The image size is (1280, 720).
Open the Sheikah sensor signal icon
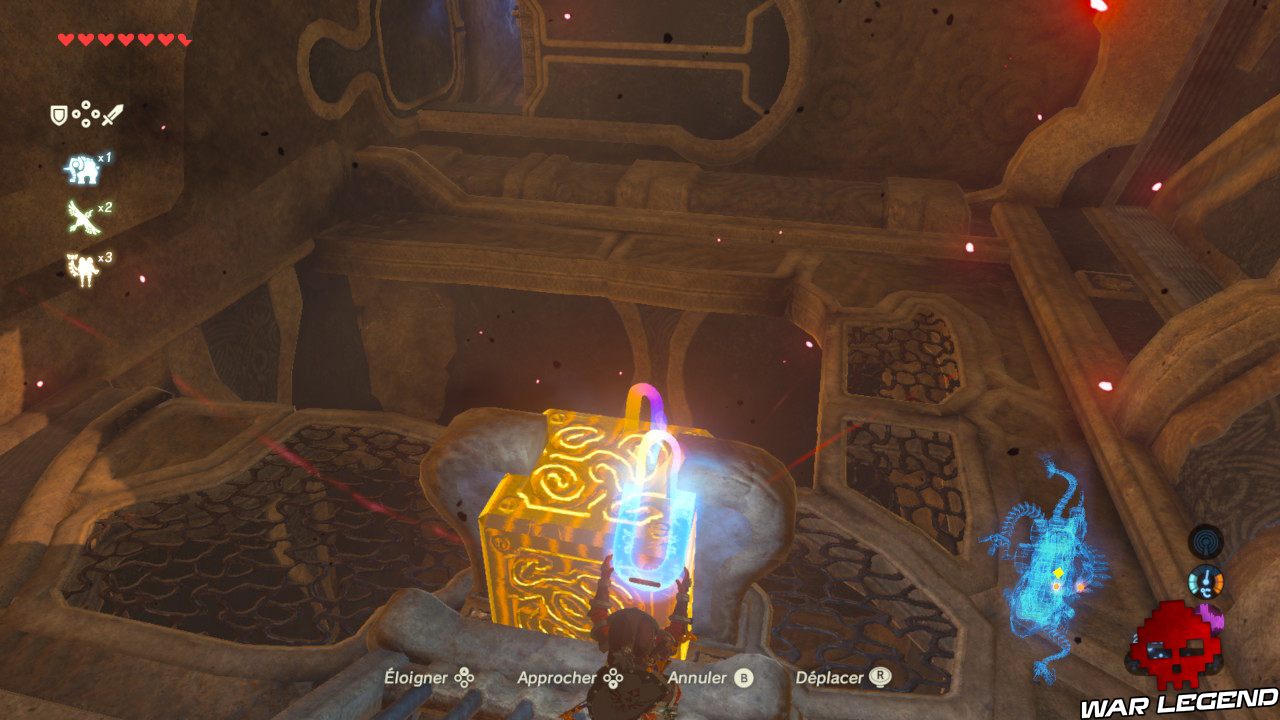[1205, 541]
